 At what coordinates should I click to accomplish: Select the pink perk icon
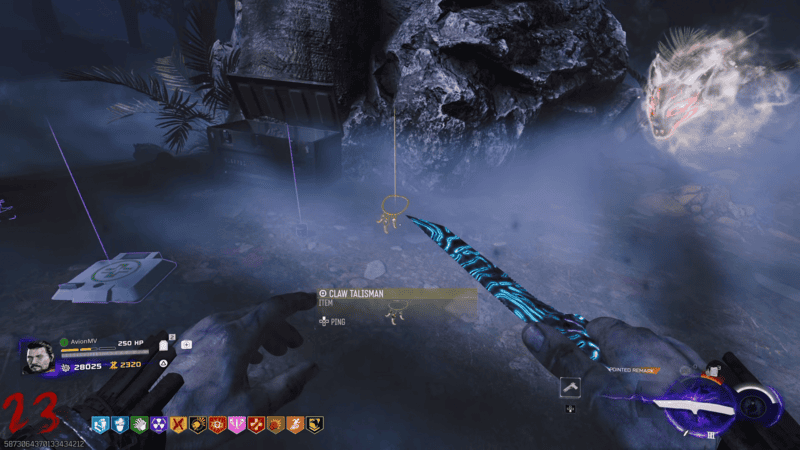click(237, 425)
